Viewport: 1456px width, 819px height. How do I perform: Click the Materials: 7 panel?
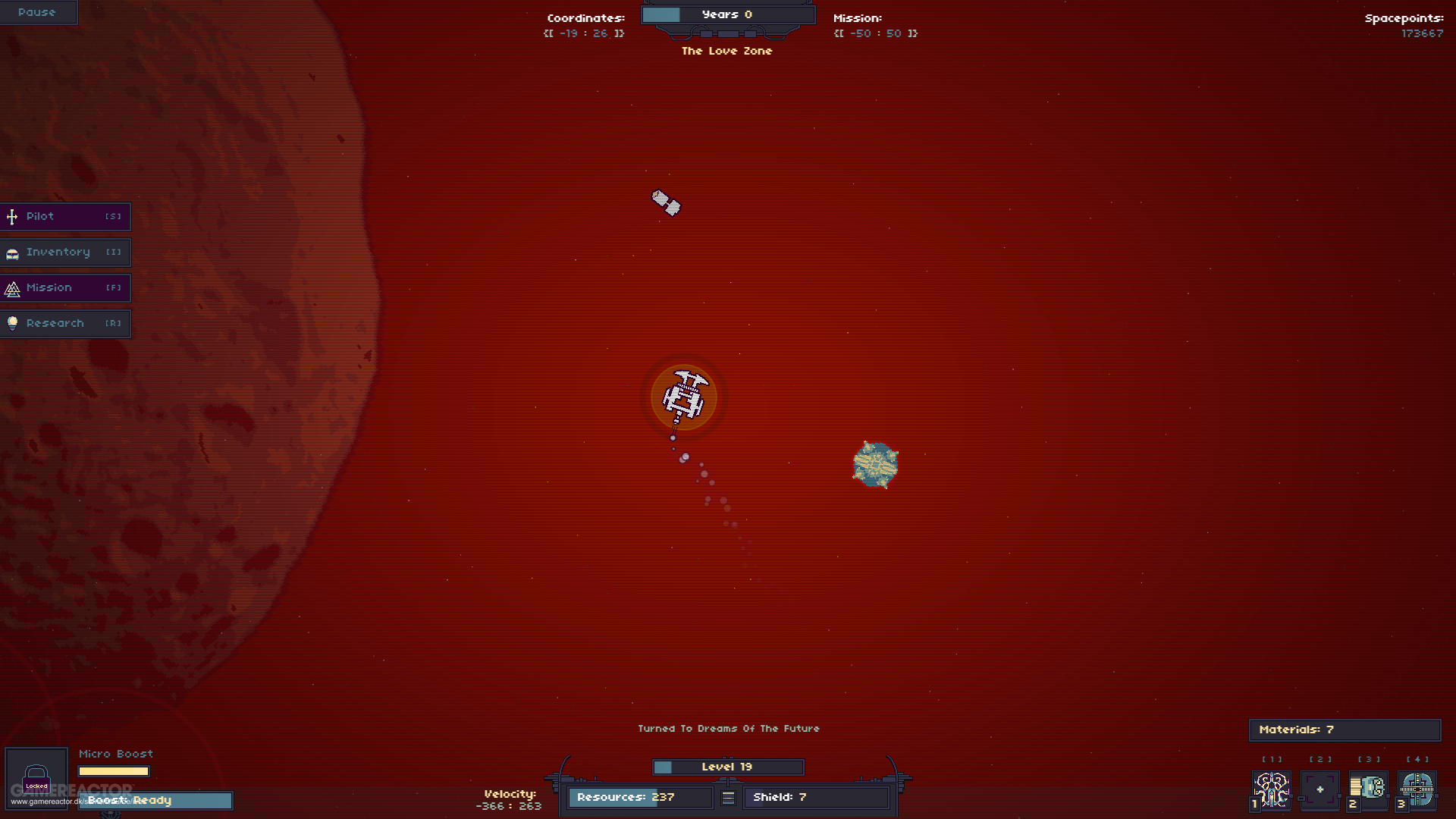[1344, 730]
